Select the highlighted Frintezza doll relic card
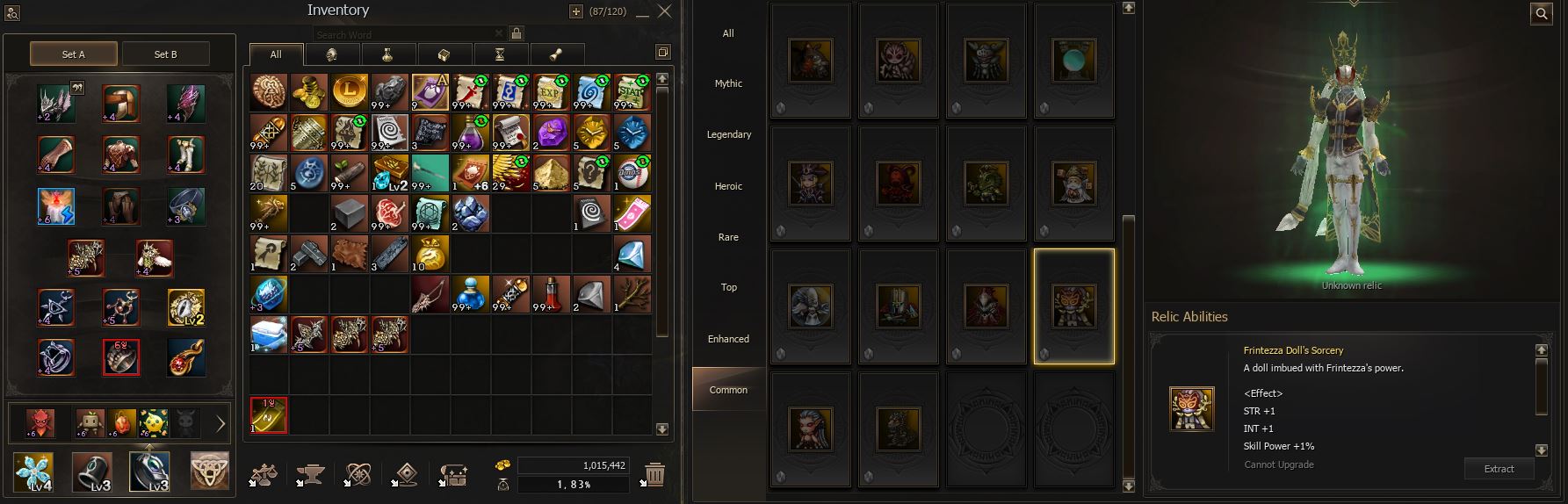The width and height of the screenshot is (1568, 504). tap(1073, 306)
